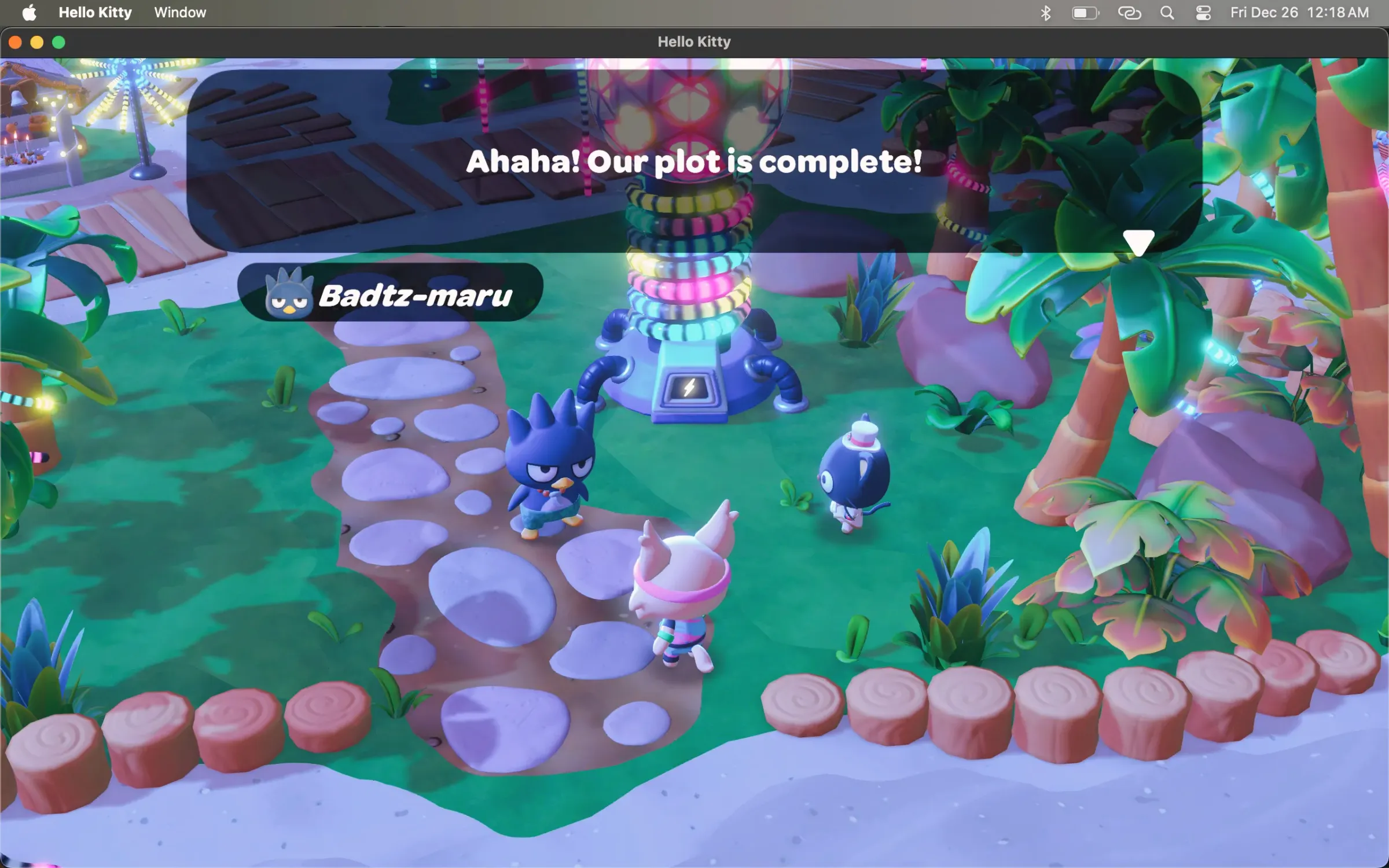Advance dialogue with the white arrow
This screenshot has width=1389, height=868.
click(1138, 242)
